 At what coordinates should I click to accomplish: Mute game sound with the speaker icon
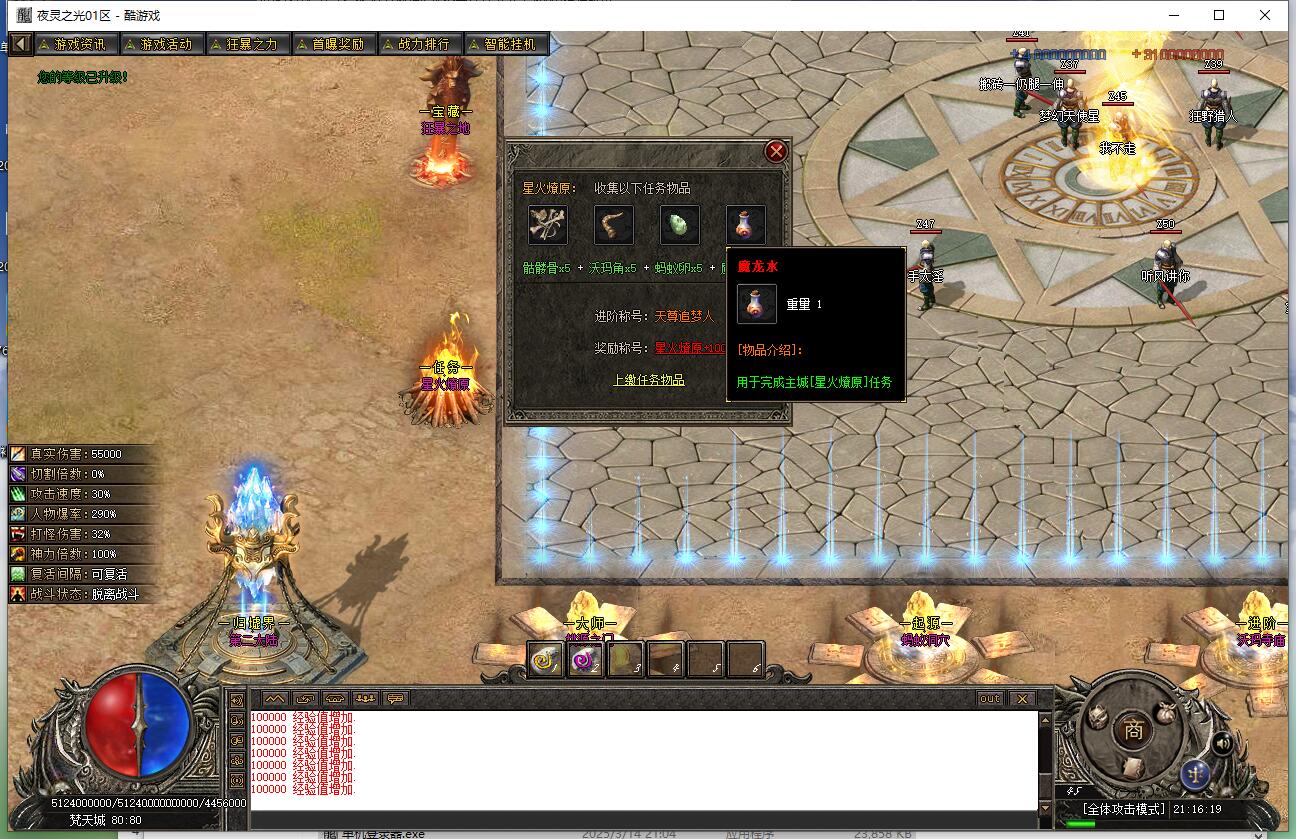[1223, 743]
